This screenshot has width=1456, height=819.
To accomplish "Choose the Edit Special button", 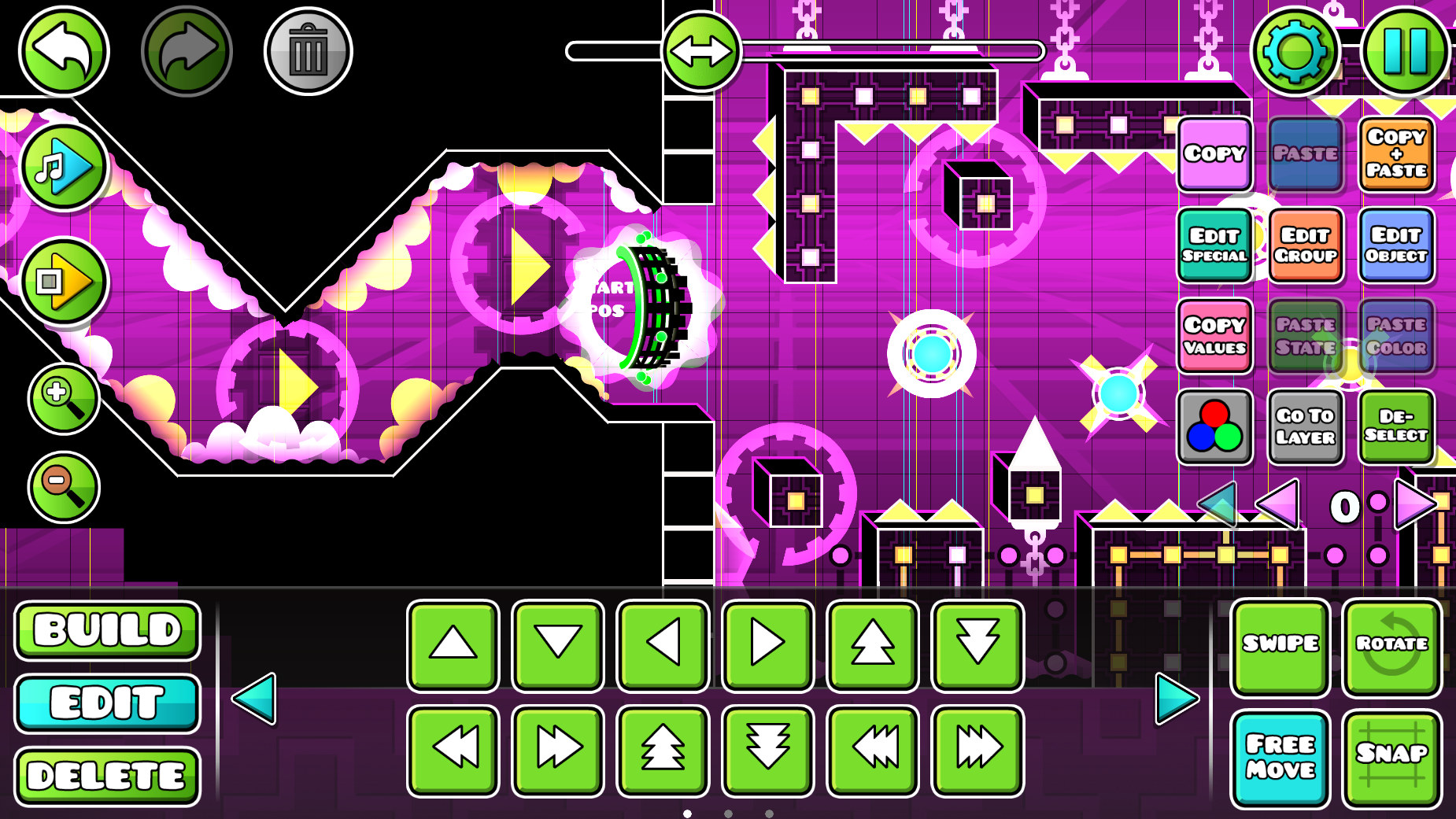I will click(1214, 245).
